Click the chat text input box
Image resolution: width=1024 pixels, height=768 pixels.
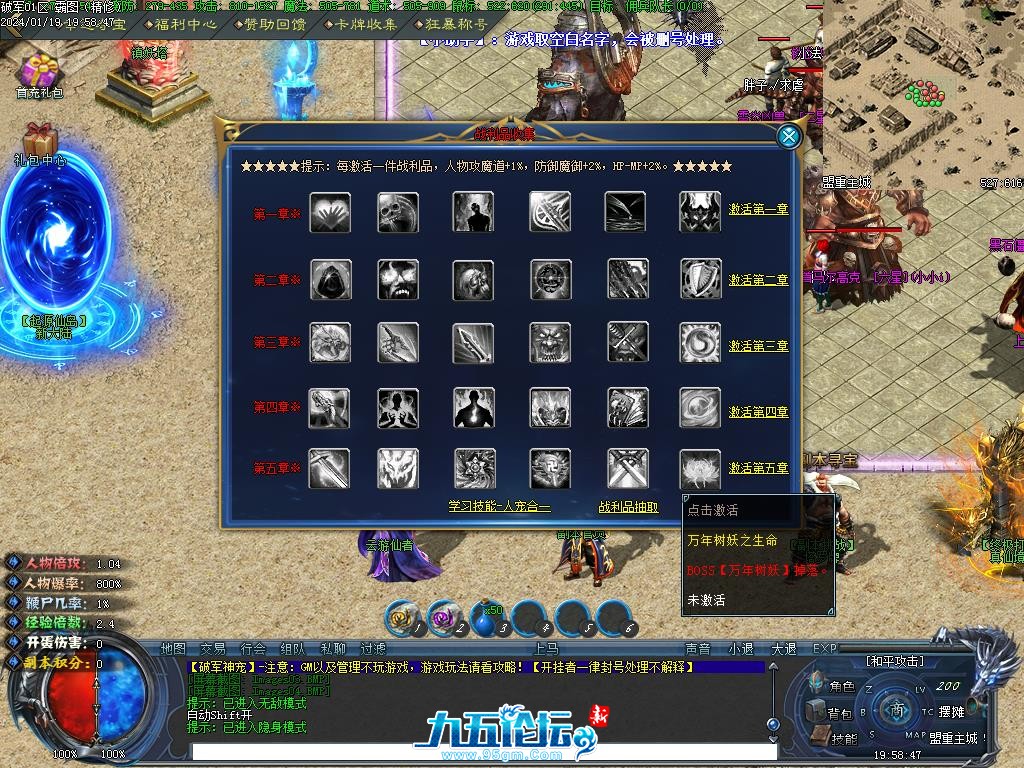[x=480, y=751]
